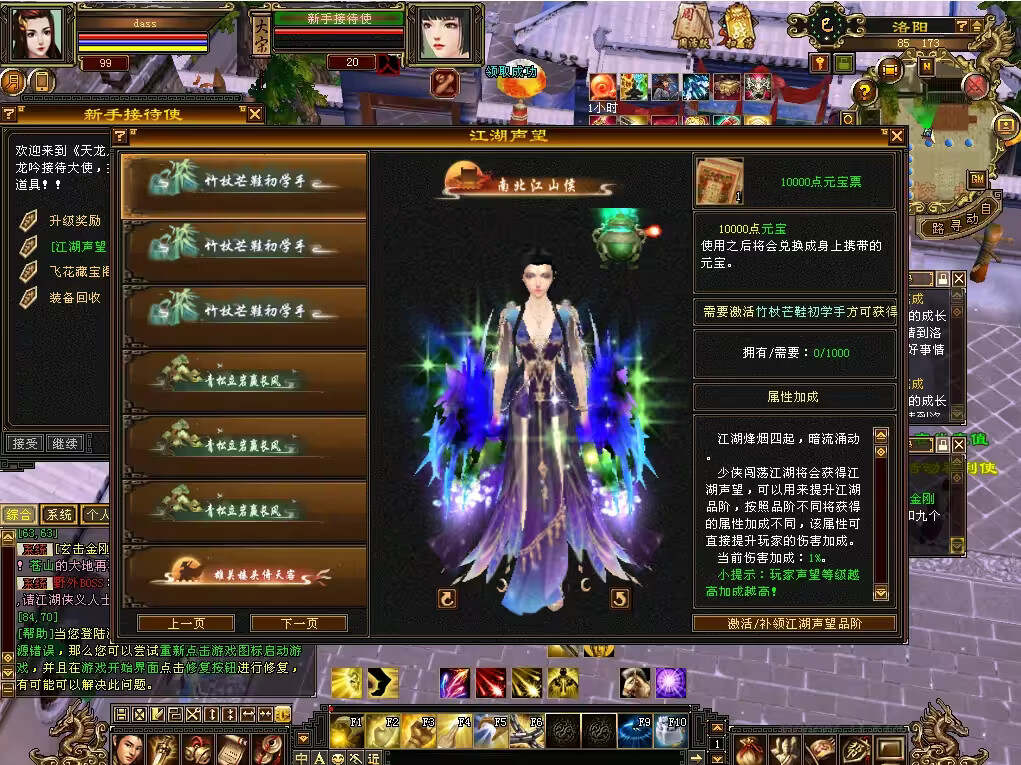Close the 江湖声望 reputation window
Screen dimensions: 1021x765
pos(895,136)
